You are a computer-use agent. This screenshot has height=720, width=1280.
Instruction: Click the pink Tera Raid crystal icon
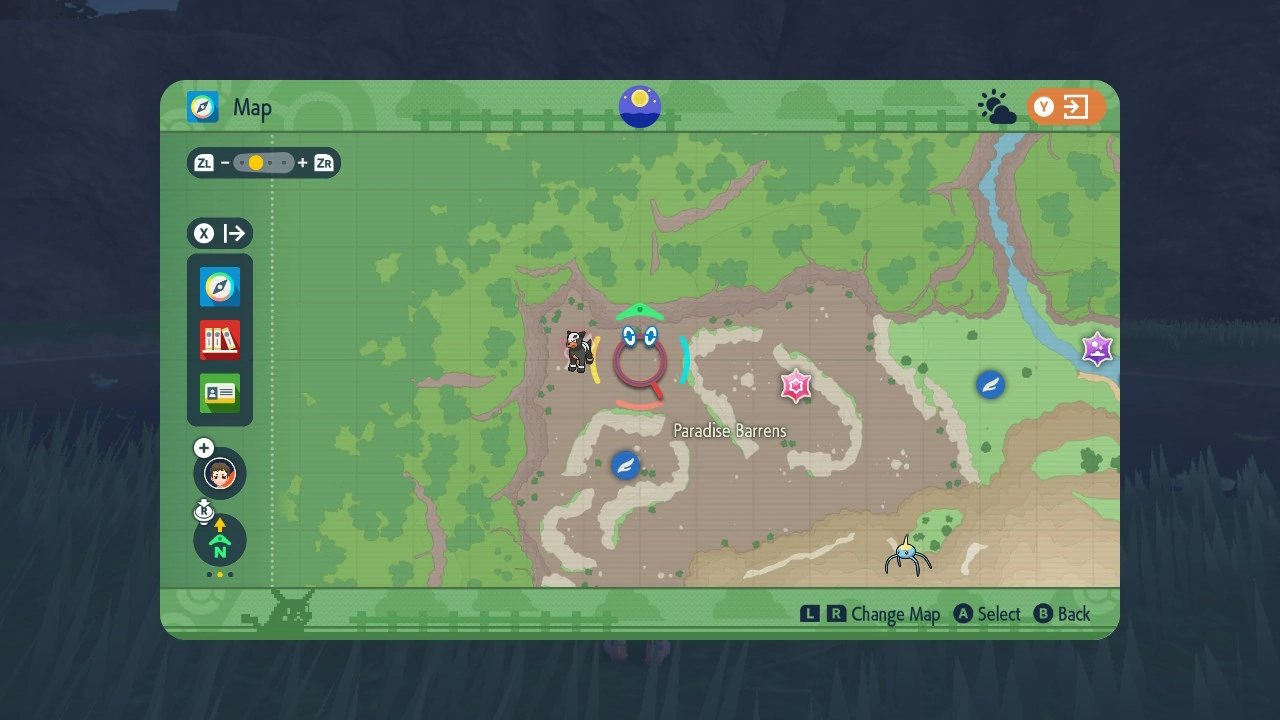click(x=795, y=385)
